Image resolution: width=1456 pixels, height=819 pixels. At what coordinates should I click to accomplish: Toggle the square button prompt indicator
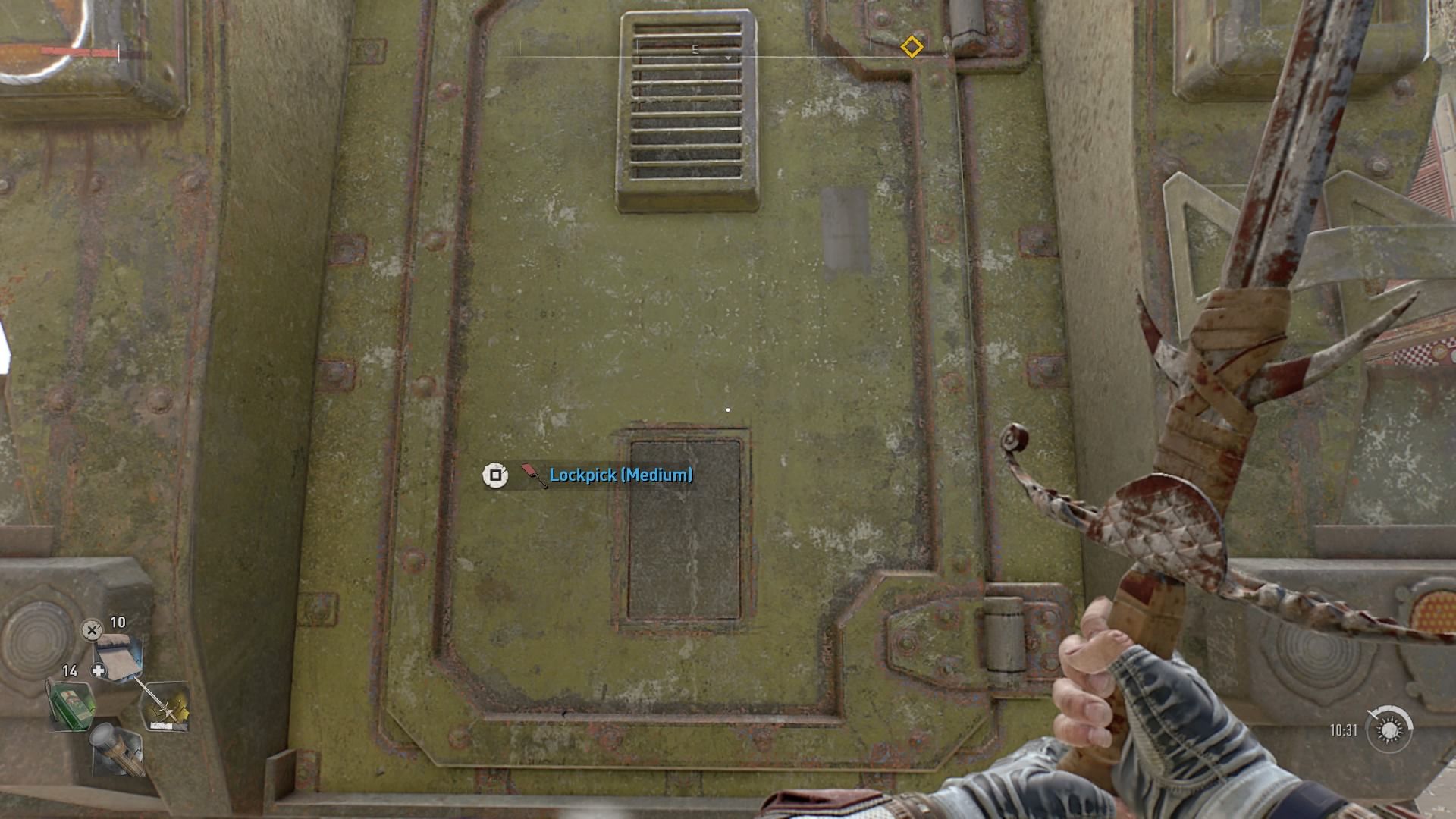coord(495,475)
